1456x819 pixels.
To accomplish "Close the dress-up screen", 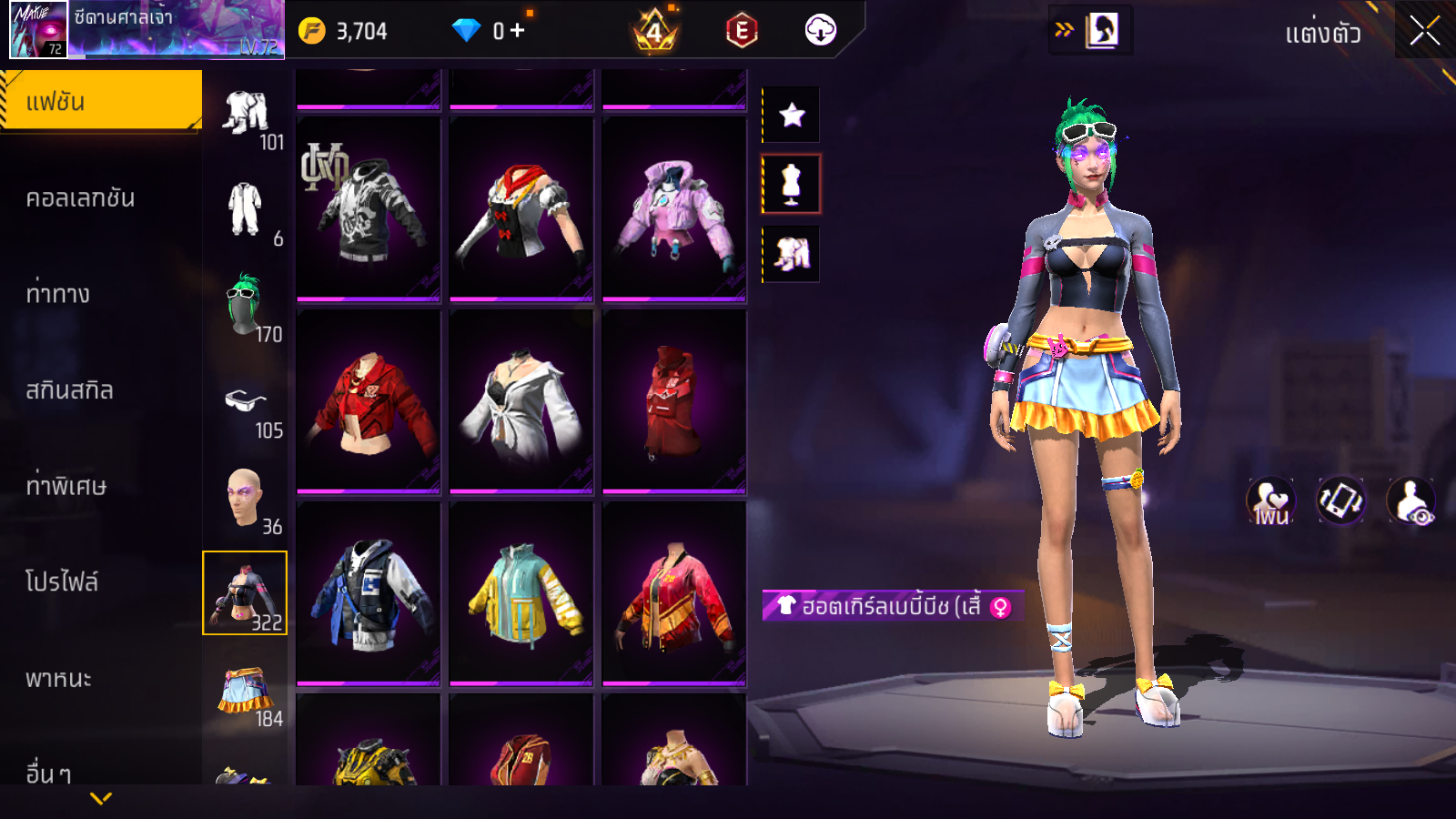I will click(1424, 31).
